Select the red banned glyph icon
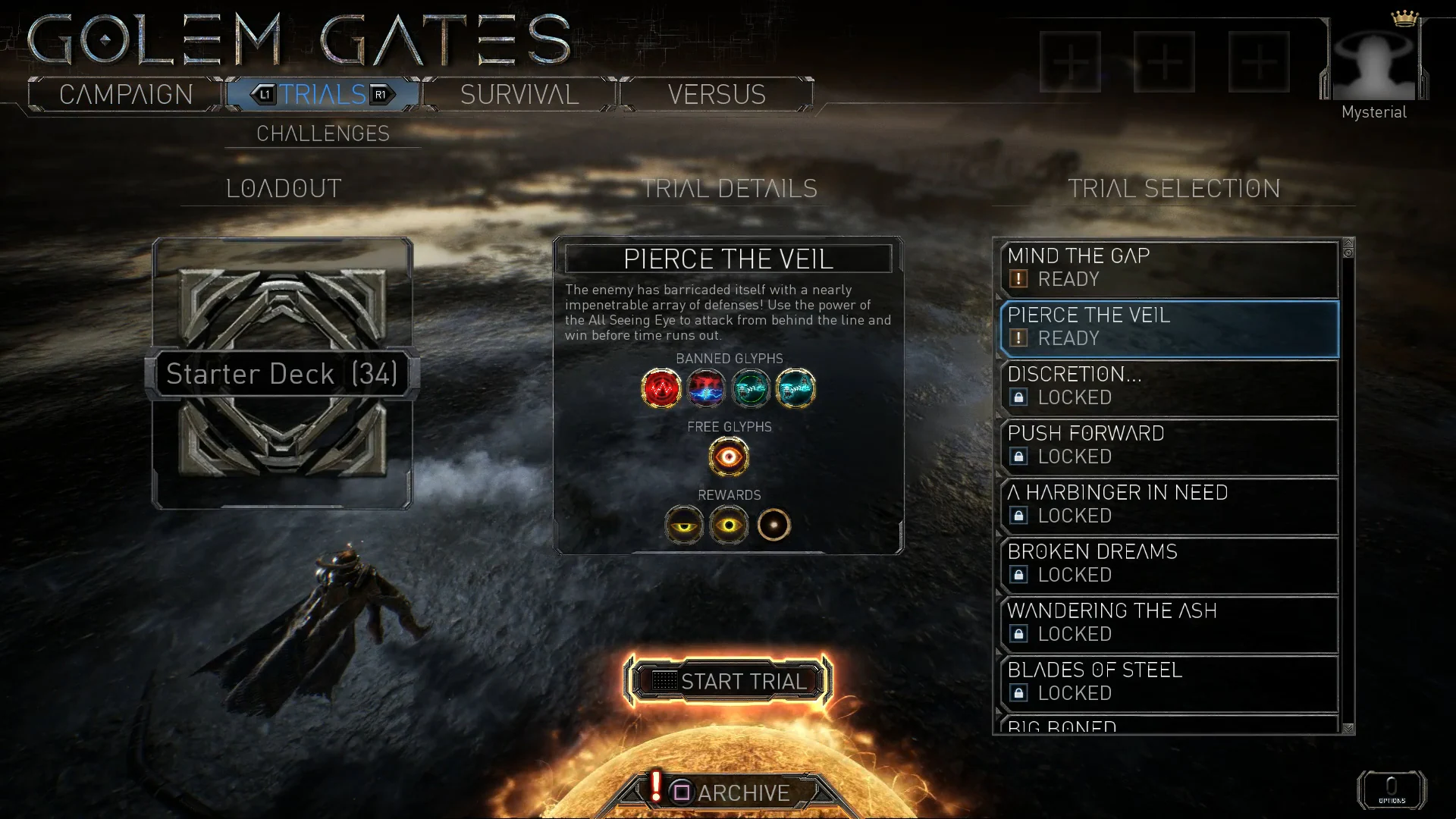The width and height of the screenshot is (1456, 819). click(661, 388)
